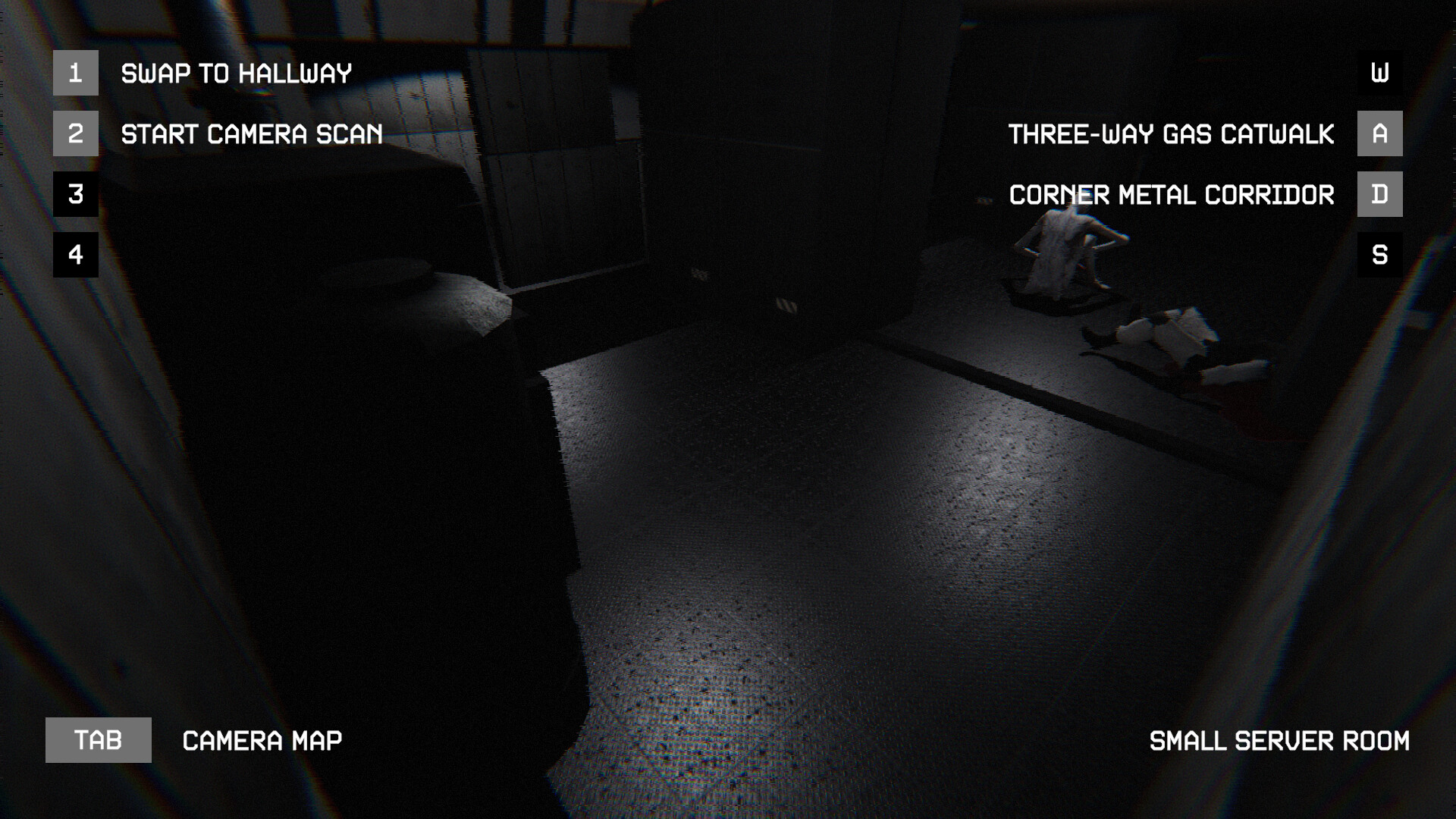This screenshot has width=1456, height=819.
Task: Select the W key indicator
Action: pyautogui.click(x=1379, y=73)
